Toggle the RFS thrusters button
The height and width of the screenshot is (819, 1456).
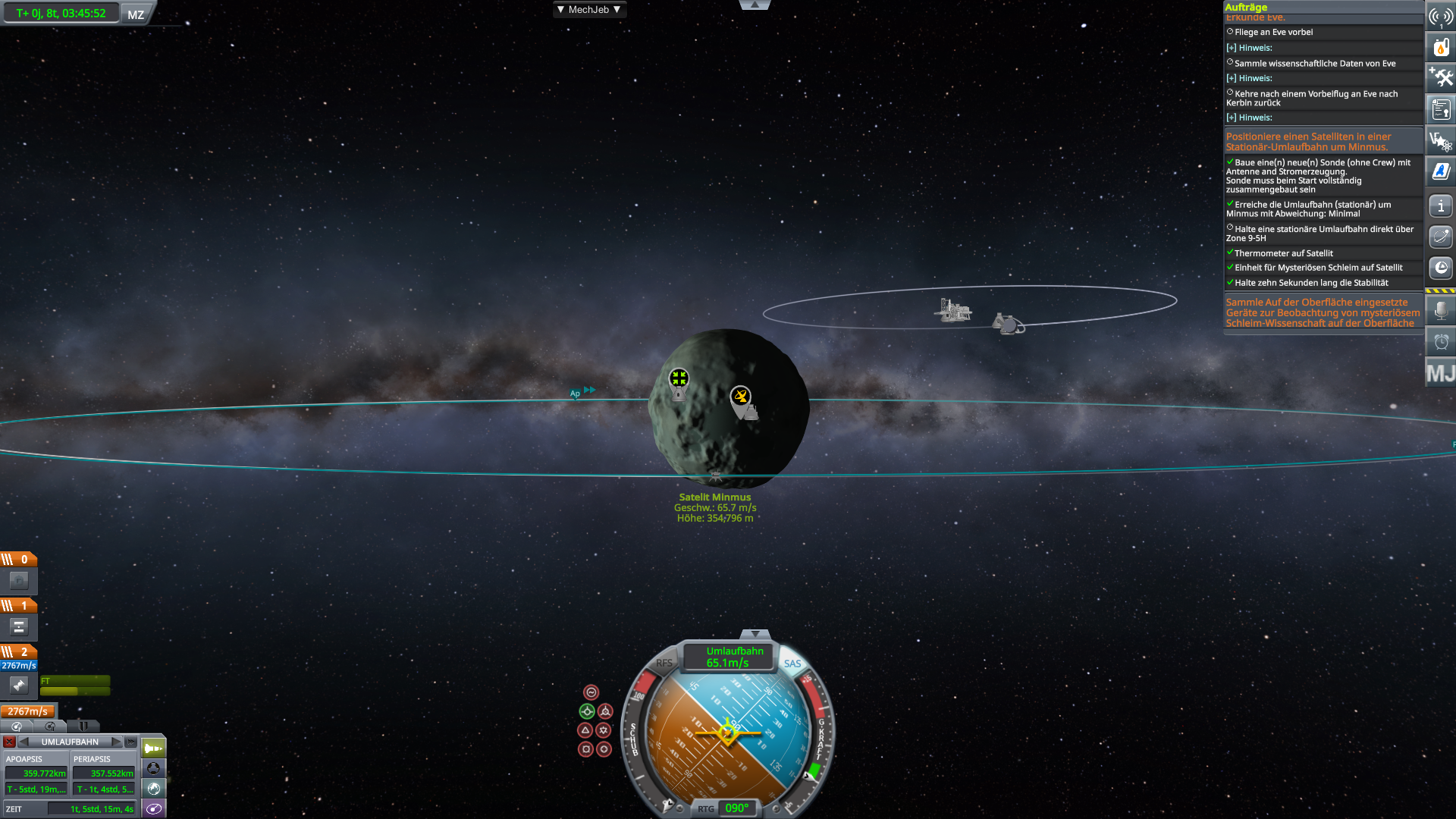(x=664, y=664)
